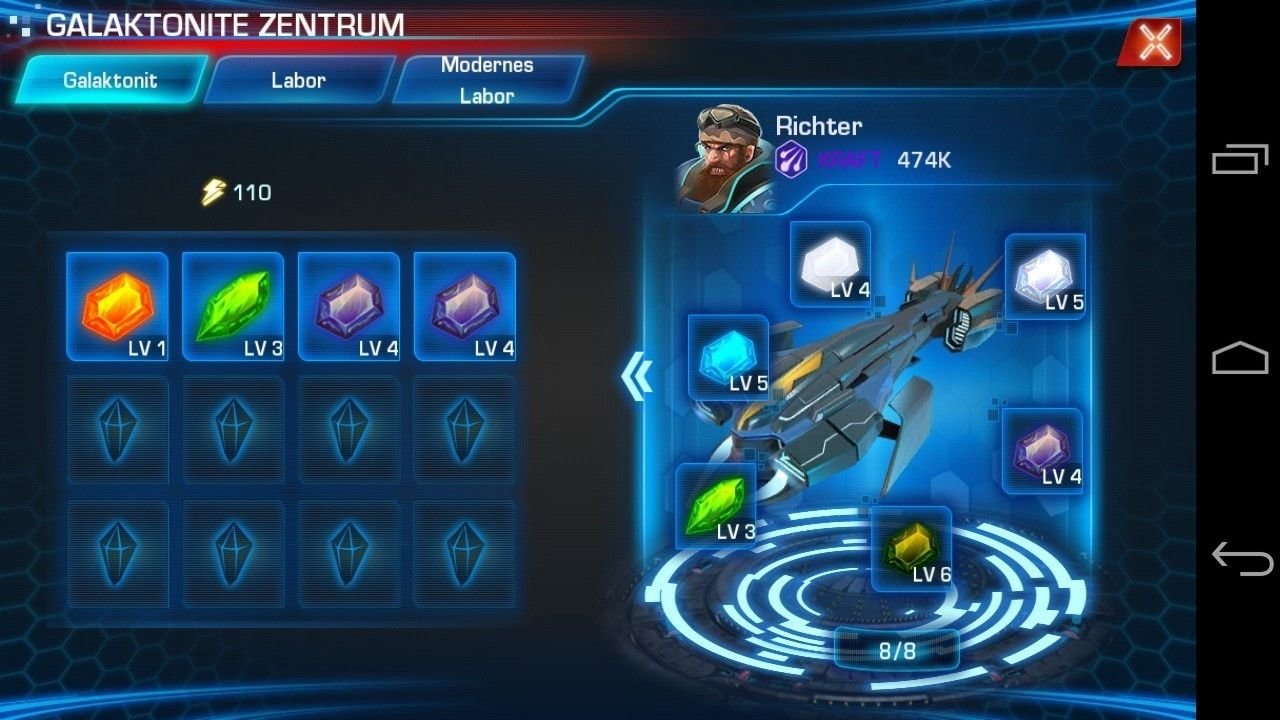Select the orange LV 1 gem in inventory
This screenshot has height=720, width=1280.
tap(117, 306)
